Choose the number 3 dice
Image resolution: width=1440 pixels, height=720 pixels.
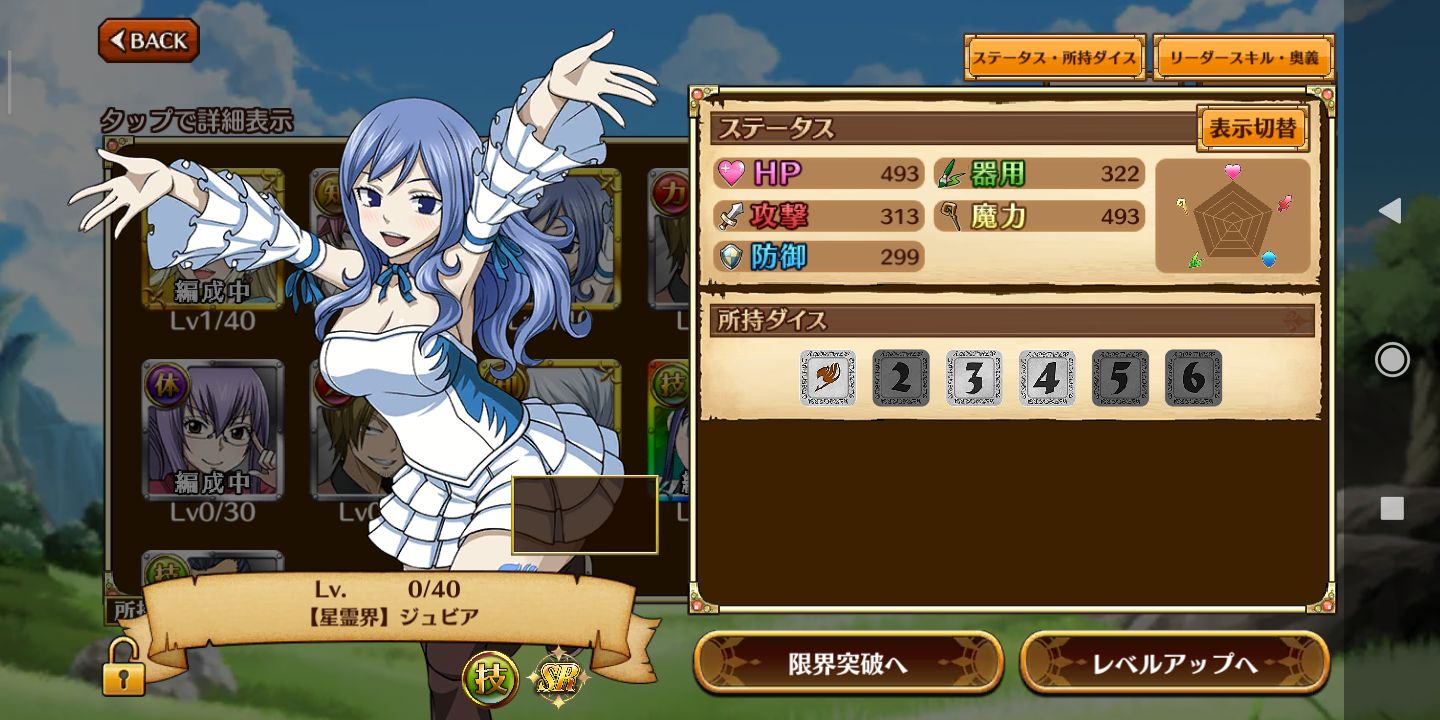(974, 378)
